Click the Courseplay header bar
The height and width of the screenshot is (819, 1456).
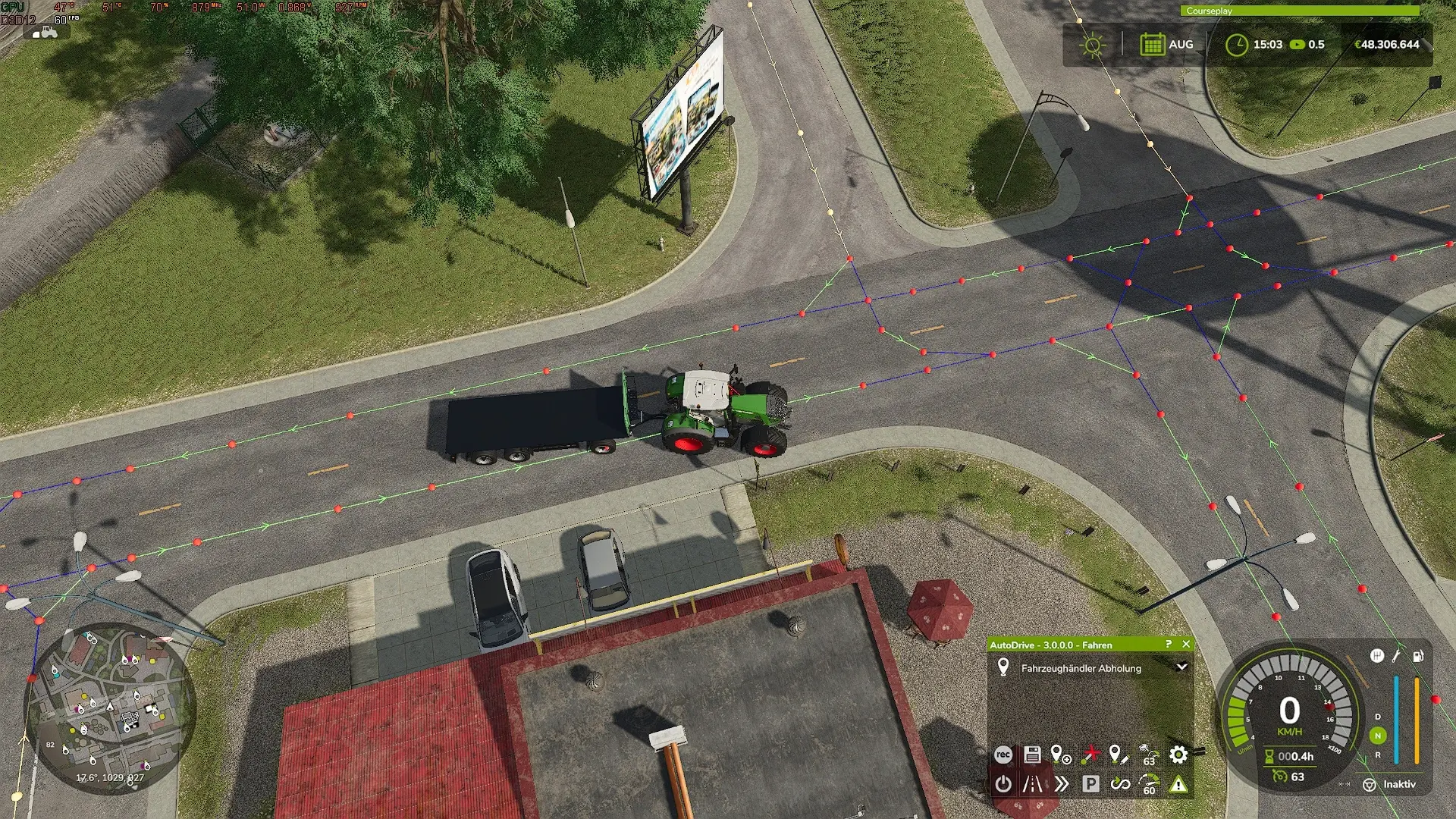click(1299, 11)
